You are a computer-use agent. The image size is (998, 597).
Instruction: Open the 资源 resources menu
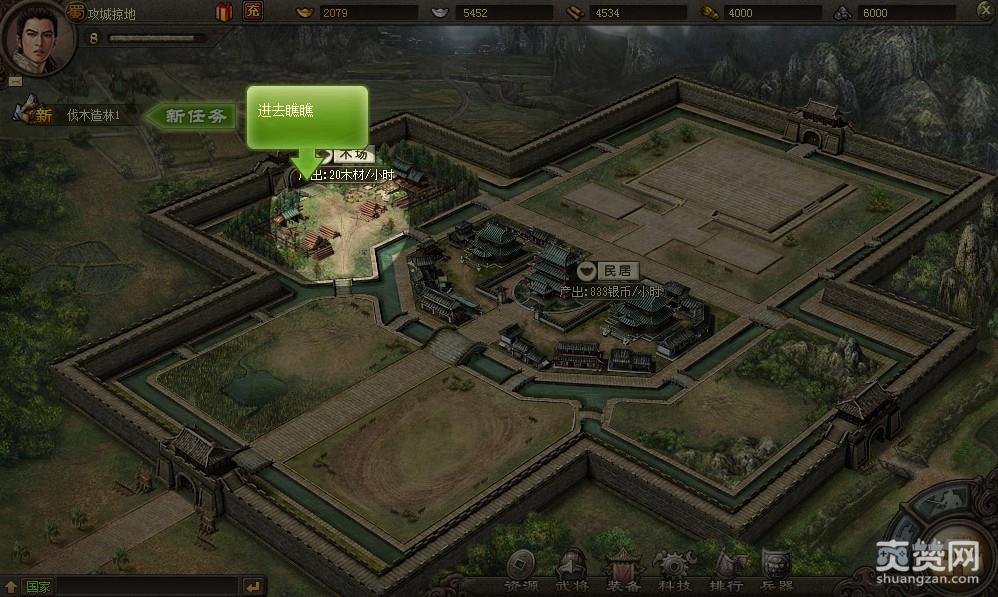(x=520, y=572)
